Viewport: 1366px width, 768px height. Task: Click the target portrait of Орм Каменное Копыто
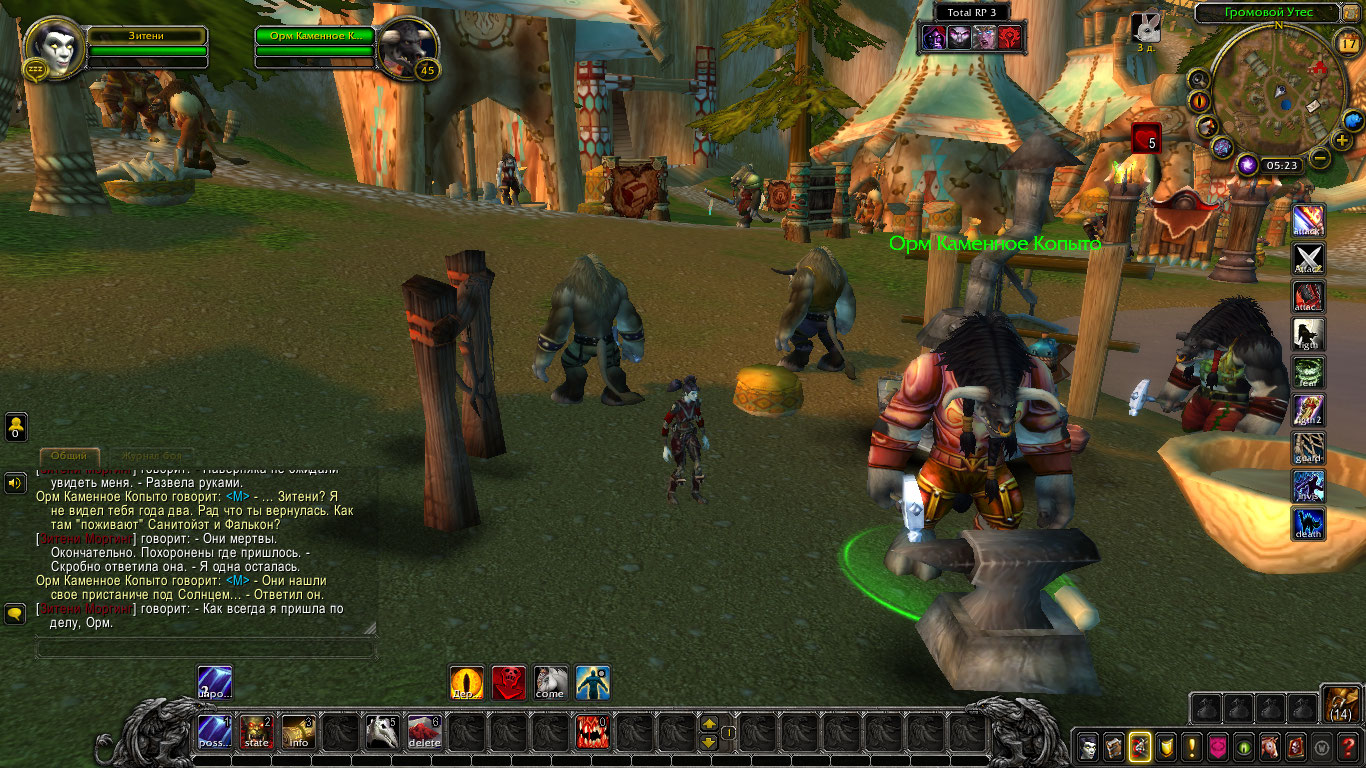pyautogui.click(x=407, y=47)
